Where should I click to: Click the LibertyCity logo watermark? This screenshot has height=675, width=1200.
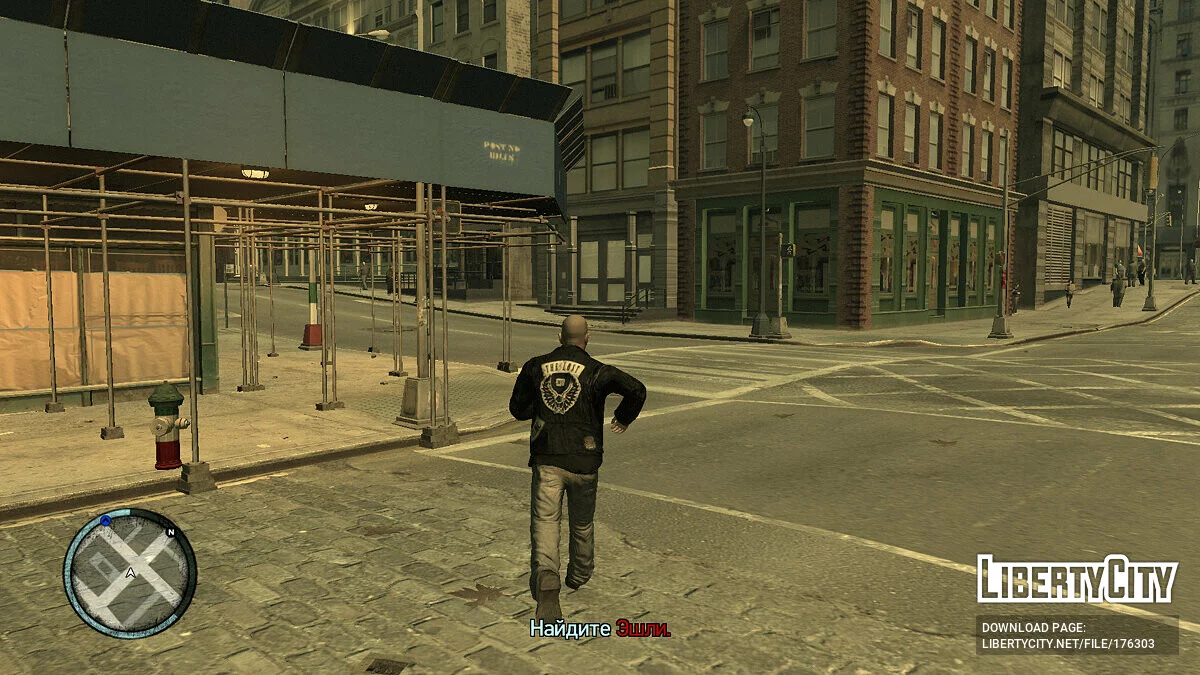click(x=1077, y=580)
